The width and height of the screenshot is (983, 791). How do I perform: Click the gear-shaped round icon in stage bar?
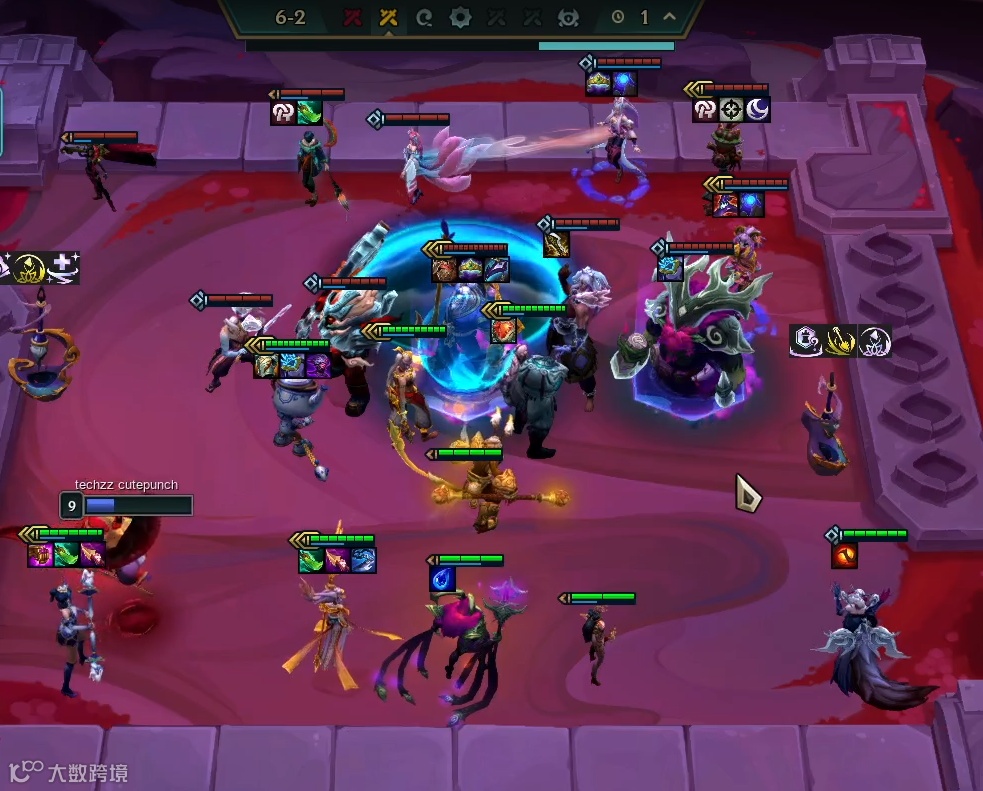(x=460, y=17)
